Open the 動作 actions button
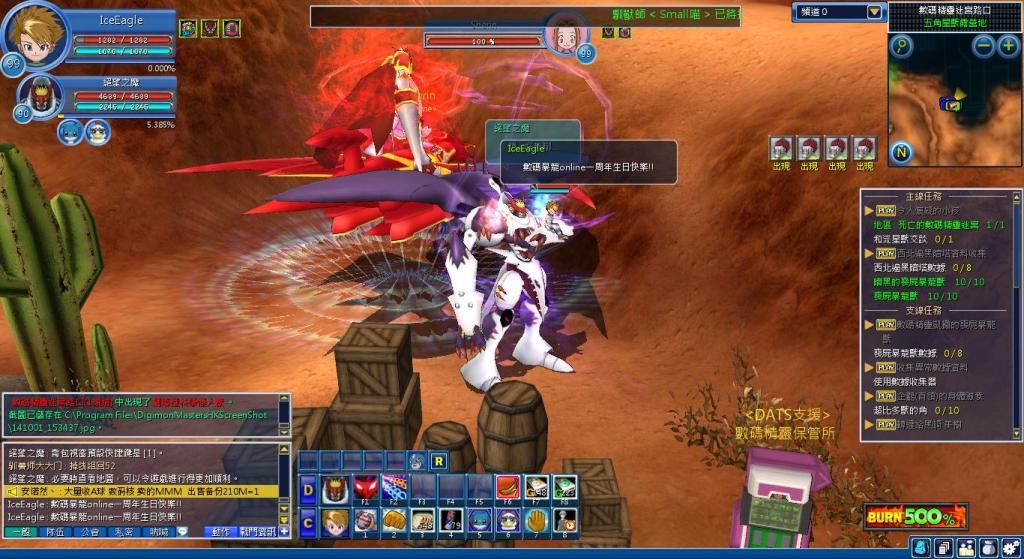The width and height of the screenshot is (1024, 559). pos(222,532)
